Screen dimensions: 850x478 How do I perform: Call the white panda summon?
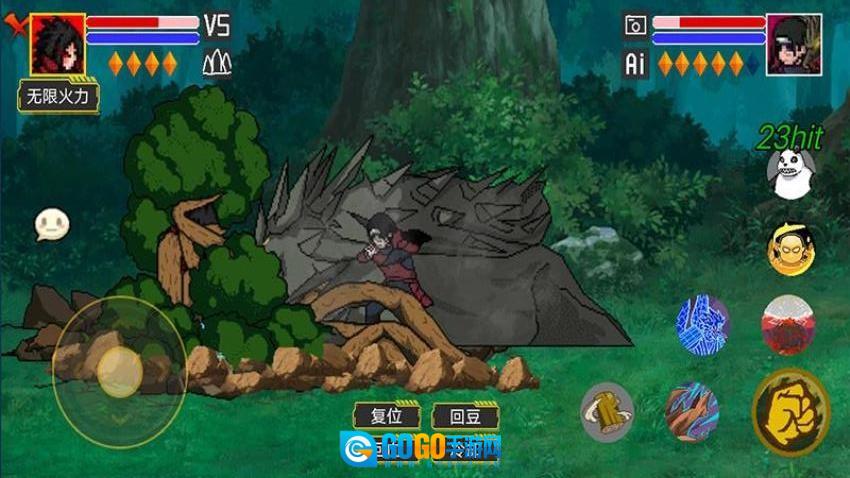(x=792, y=174)
